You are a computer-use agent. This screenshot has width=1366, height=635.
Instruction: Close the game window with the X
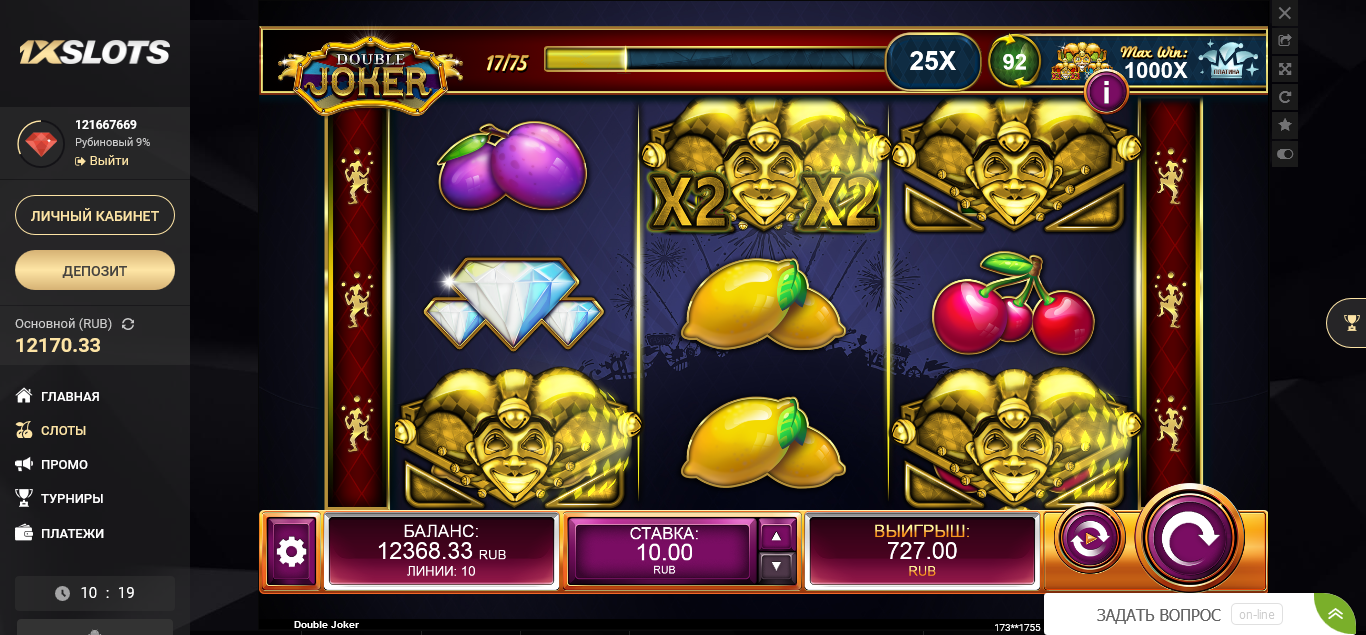[x=1285, y=13]
